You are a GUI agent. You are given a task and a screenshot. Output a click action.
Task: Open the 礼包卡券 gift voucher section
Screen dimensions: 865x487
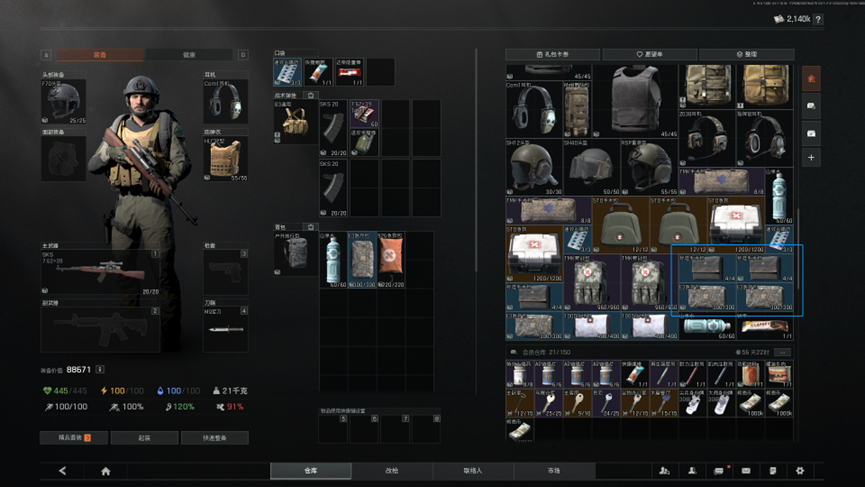pyautogui.click(x=553, y=54)
